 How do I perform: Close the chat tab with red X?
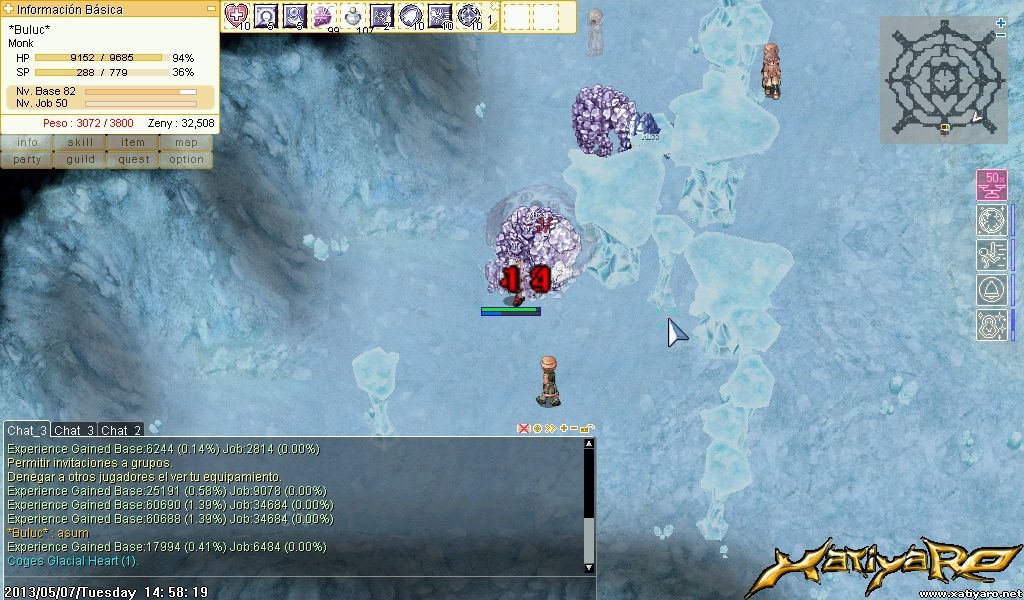[522, 429]
